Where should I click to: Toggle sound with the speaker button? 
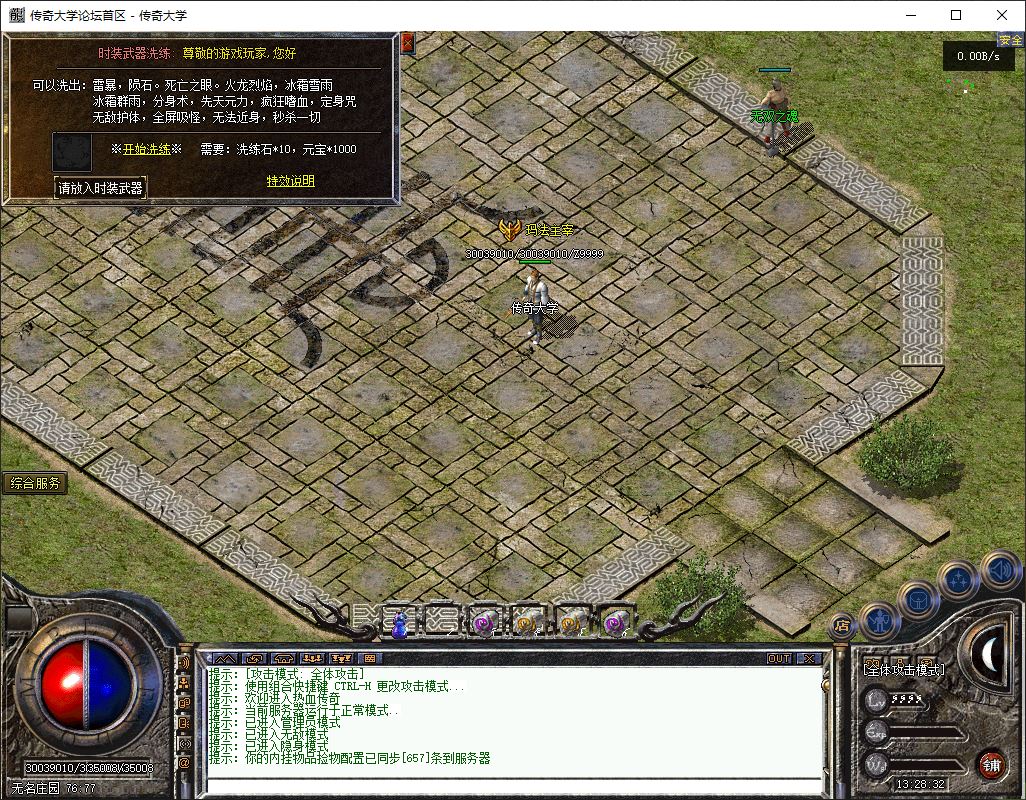999,570
